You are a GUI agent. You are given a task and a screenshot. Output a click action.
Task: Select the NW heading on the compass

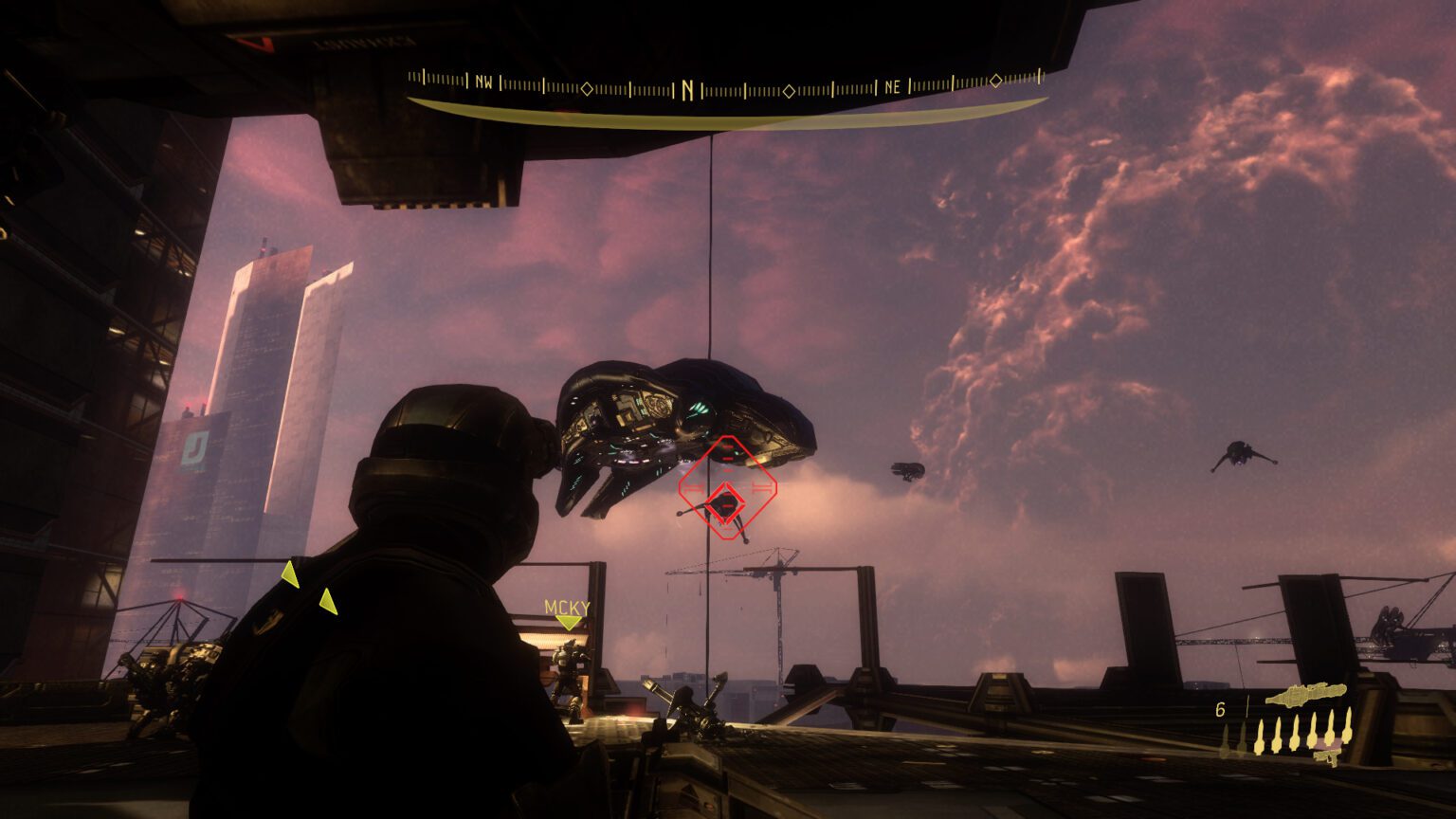[483, 83]
